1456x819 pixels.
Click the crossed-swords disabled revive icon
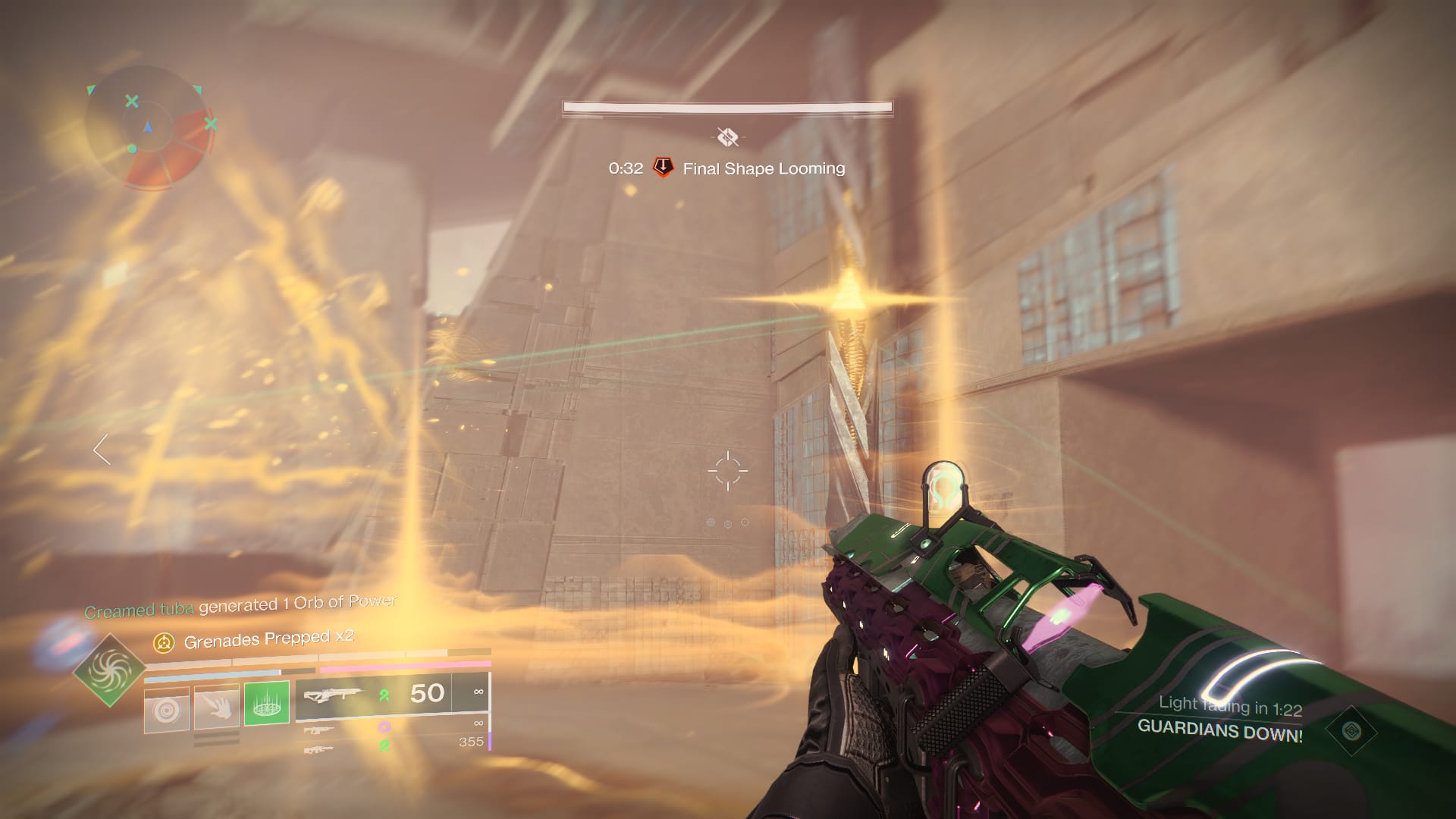click(728, 138)
